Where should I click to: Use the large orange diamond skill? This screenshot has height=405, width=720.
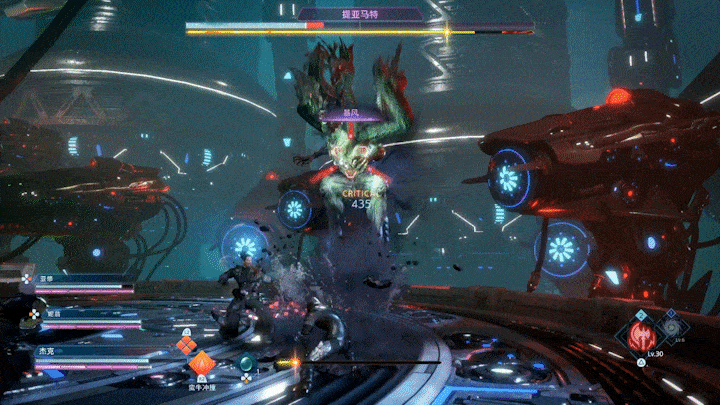[x=203, y=365]
